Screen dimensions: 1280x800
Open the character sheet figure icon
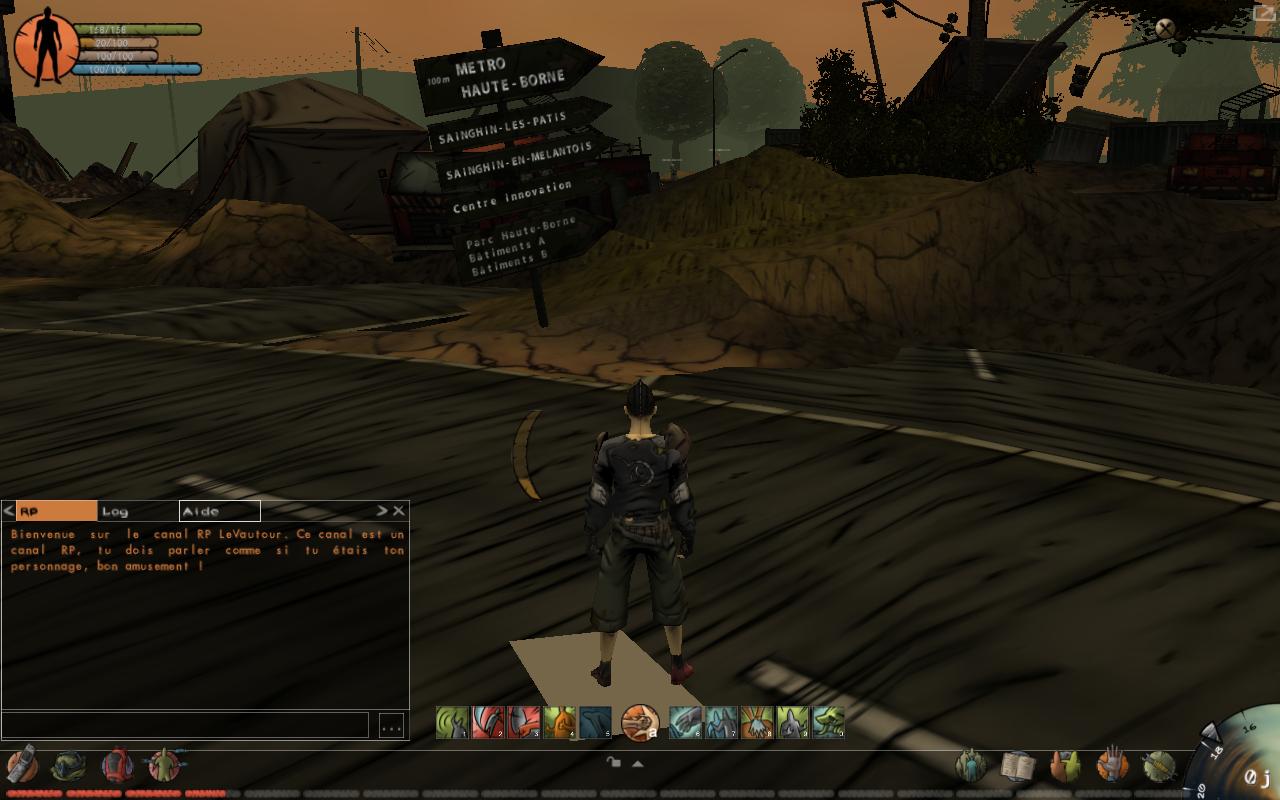[x=163, y=765]
